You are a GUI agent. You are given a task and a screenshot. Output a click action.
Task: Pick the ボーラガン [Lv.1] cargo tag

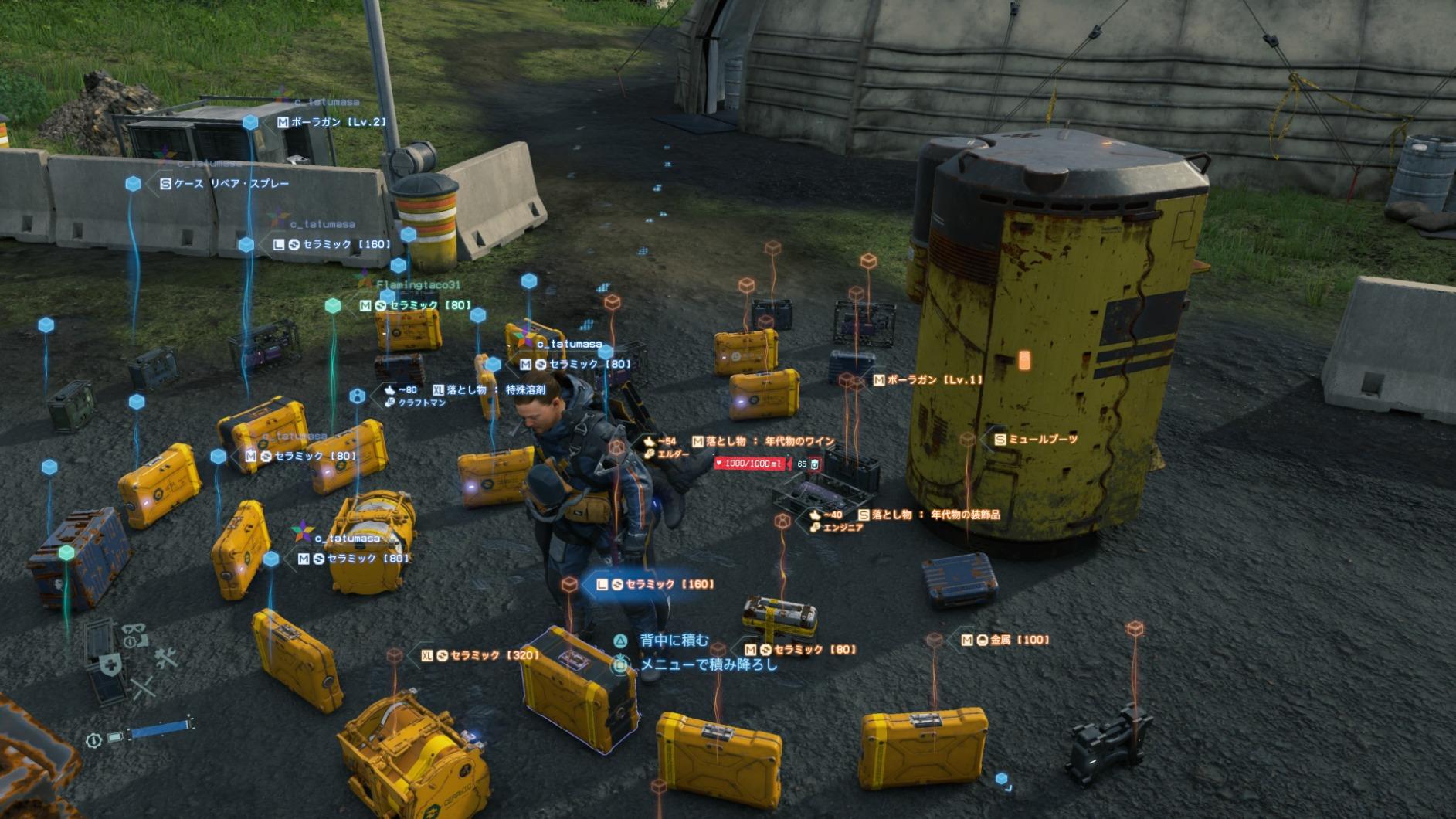pyautogui.click(x=927, y=380)
